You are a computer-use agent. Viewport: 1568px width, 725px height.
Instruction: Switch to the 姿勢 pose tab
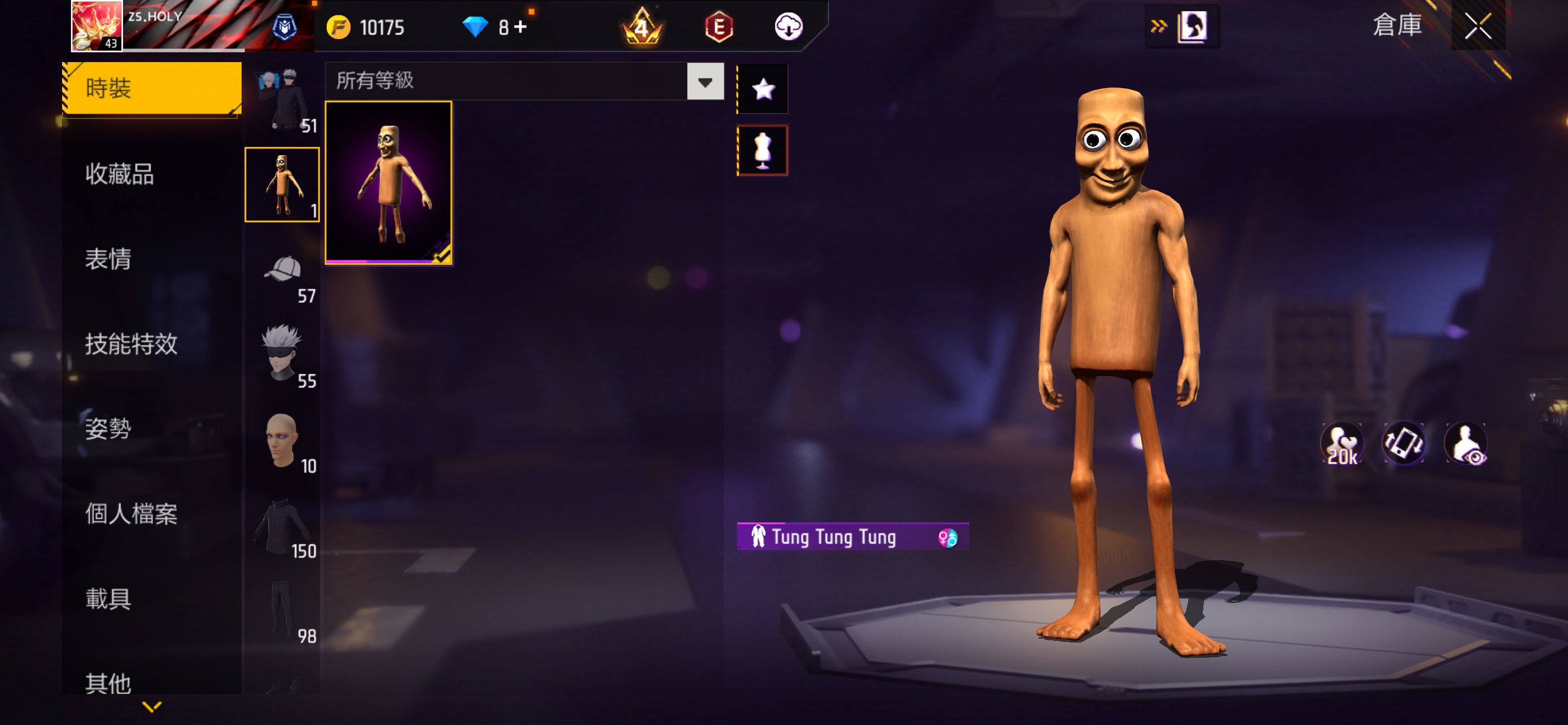(x=108, y=429)
